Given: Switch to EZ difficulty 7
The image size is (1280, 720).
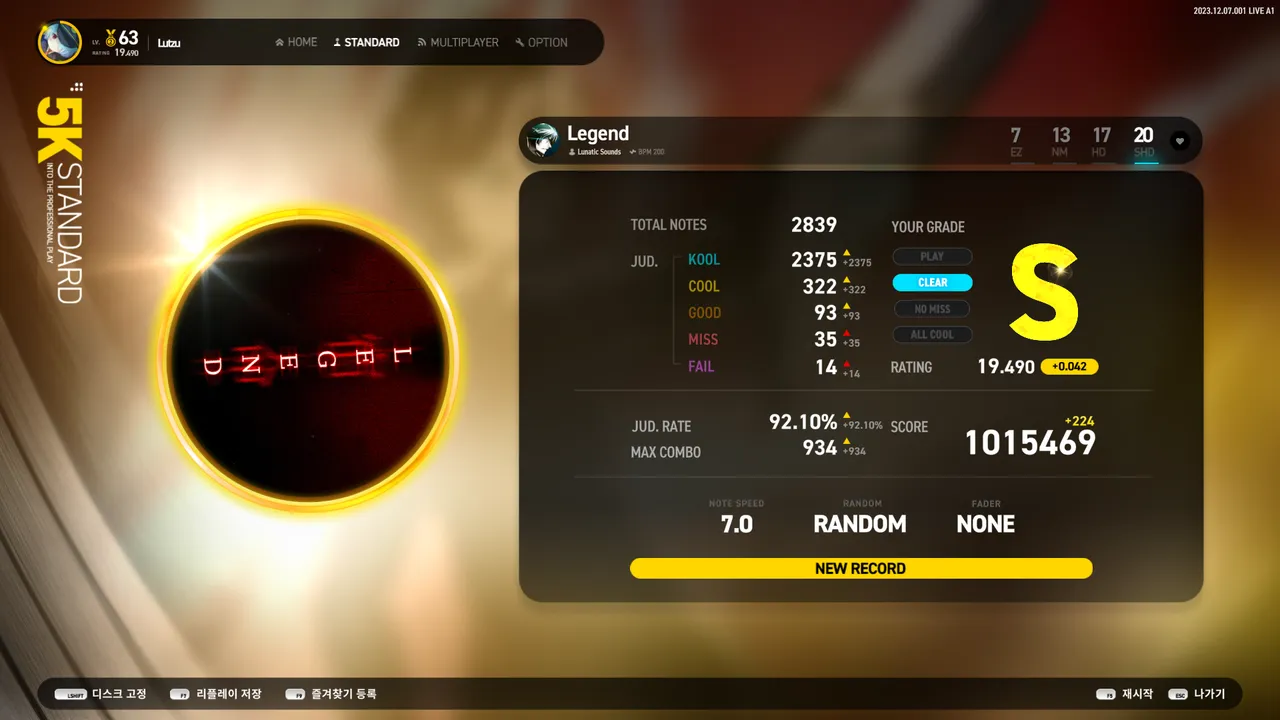Looking at the screenshot, I should pos(1016,141).
